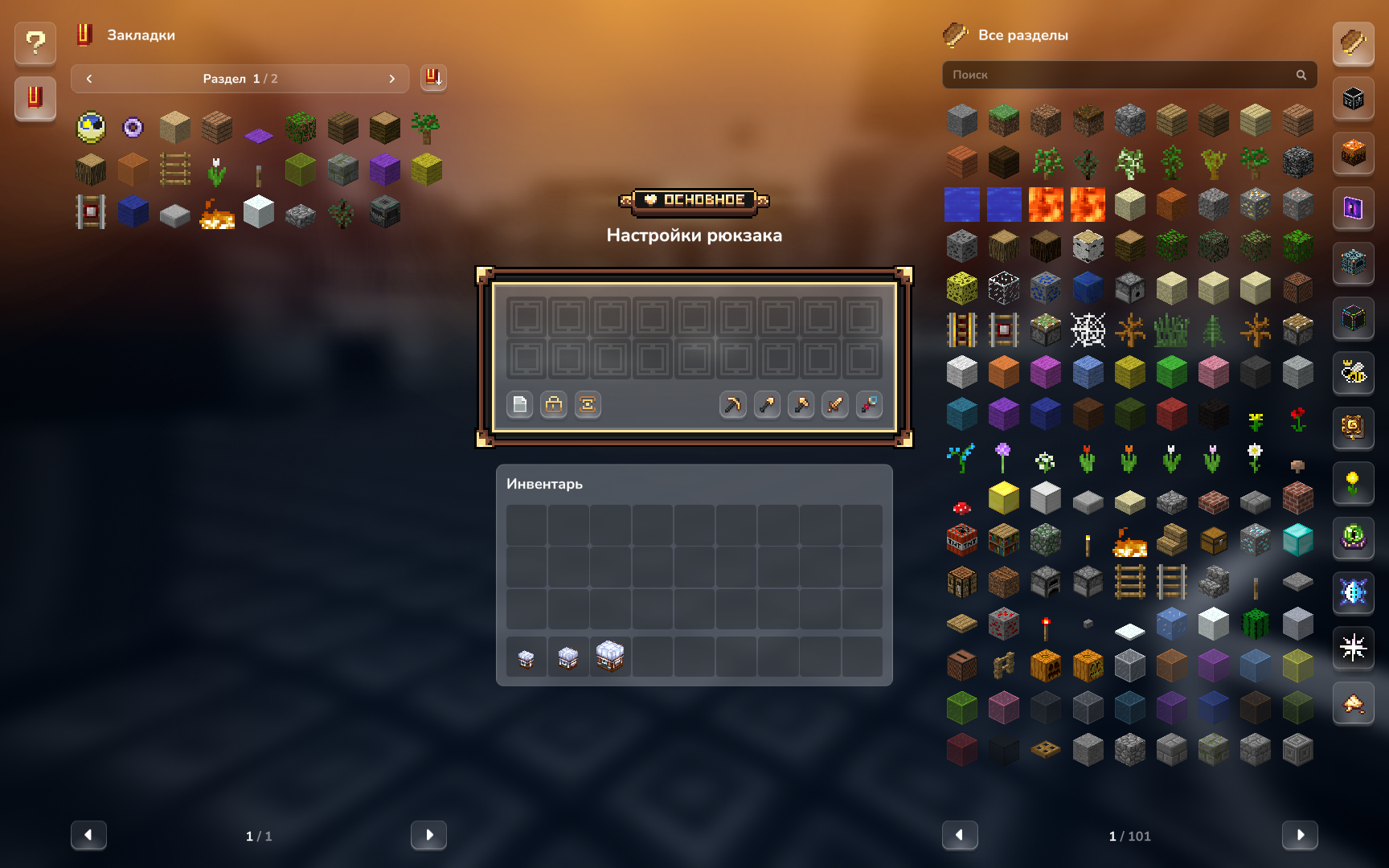Go to next page of all sections

tap(1300, 835)
